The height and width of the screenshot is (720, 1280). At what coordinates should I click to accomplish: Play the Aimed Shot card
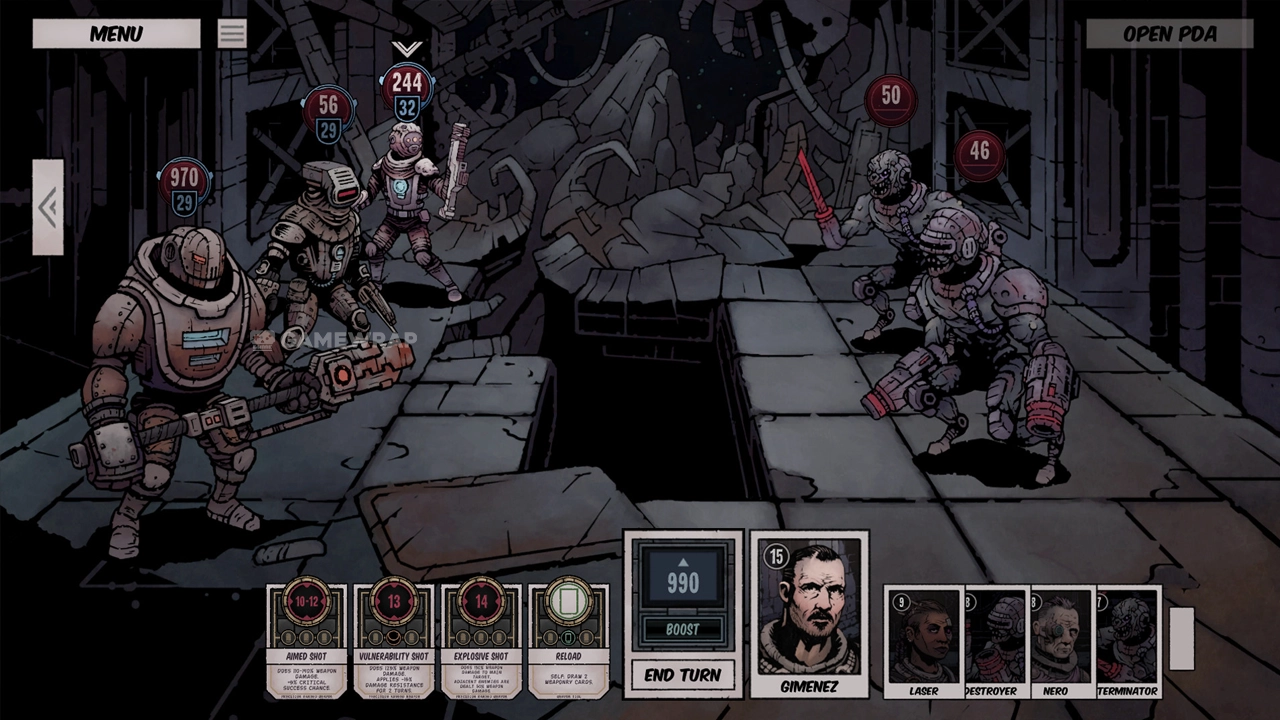pos(306,641)
